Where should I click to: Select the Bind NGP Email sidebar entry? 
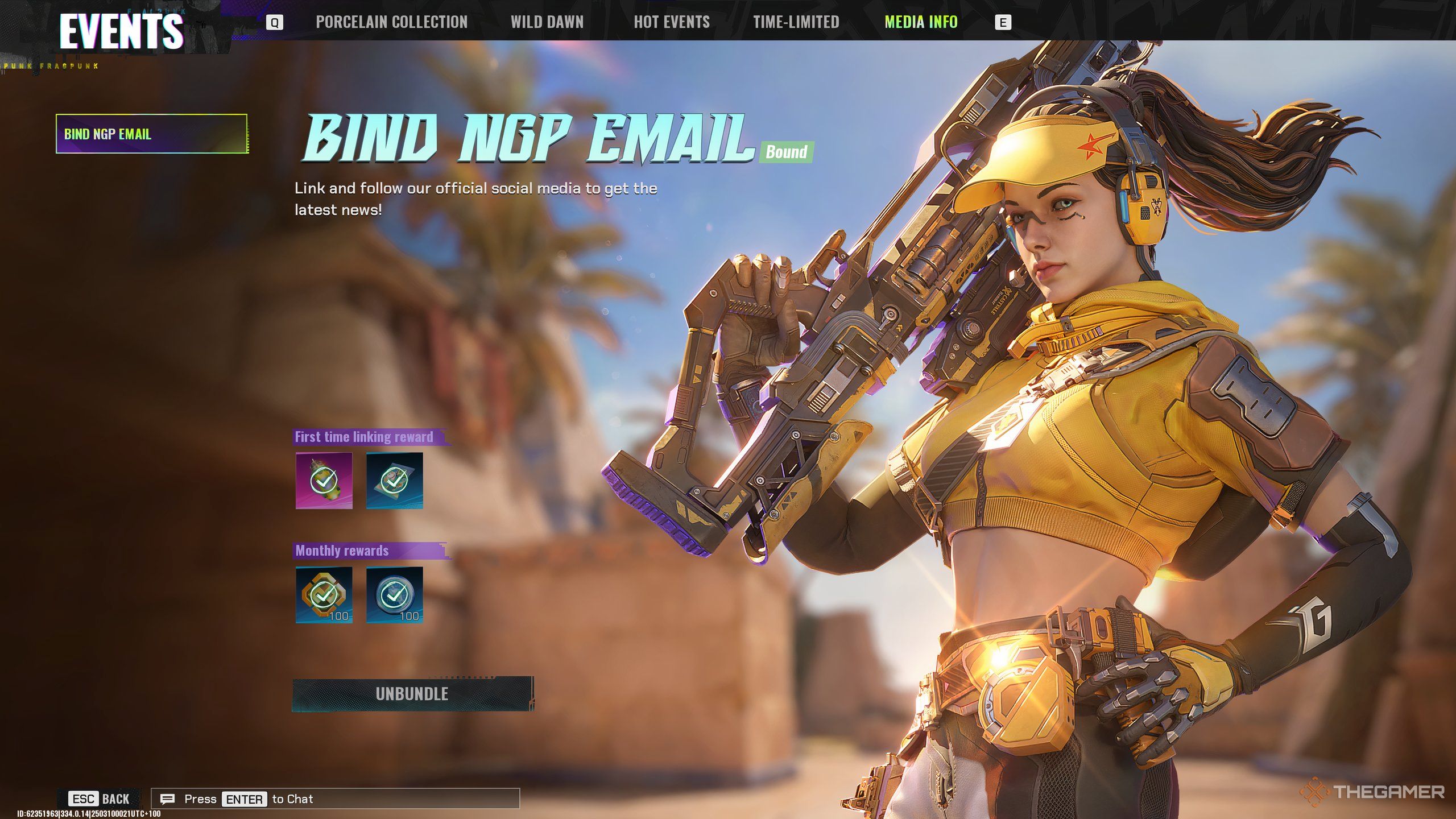click(152, 134)
